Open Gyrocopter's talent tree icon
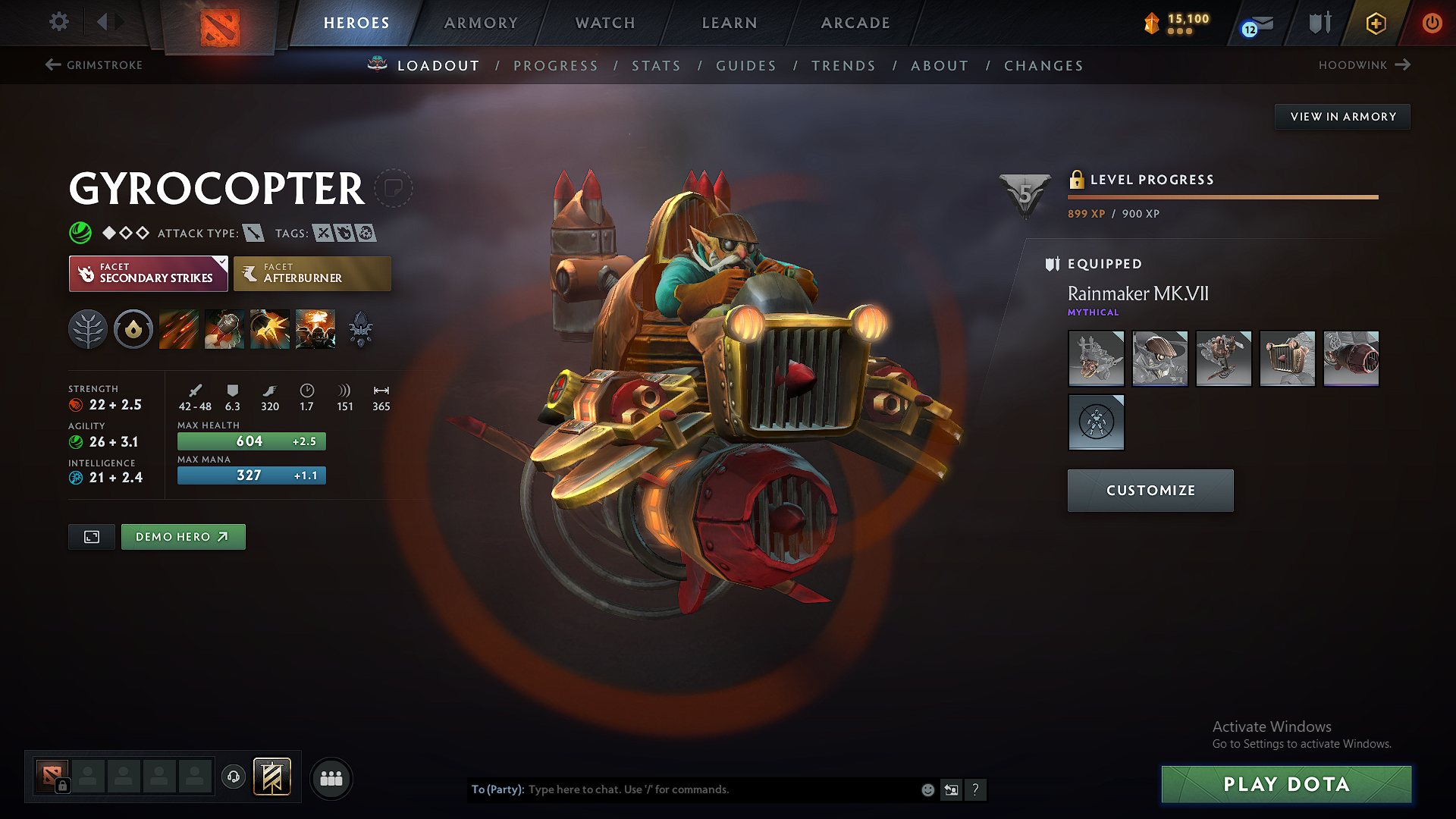Viewport: 1456px width, 819px height. click(88, 328)
